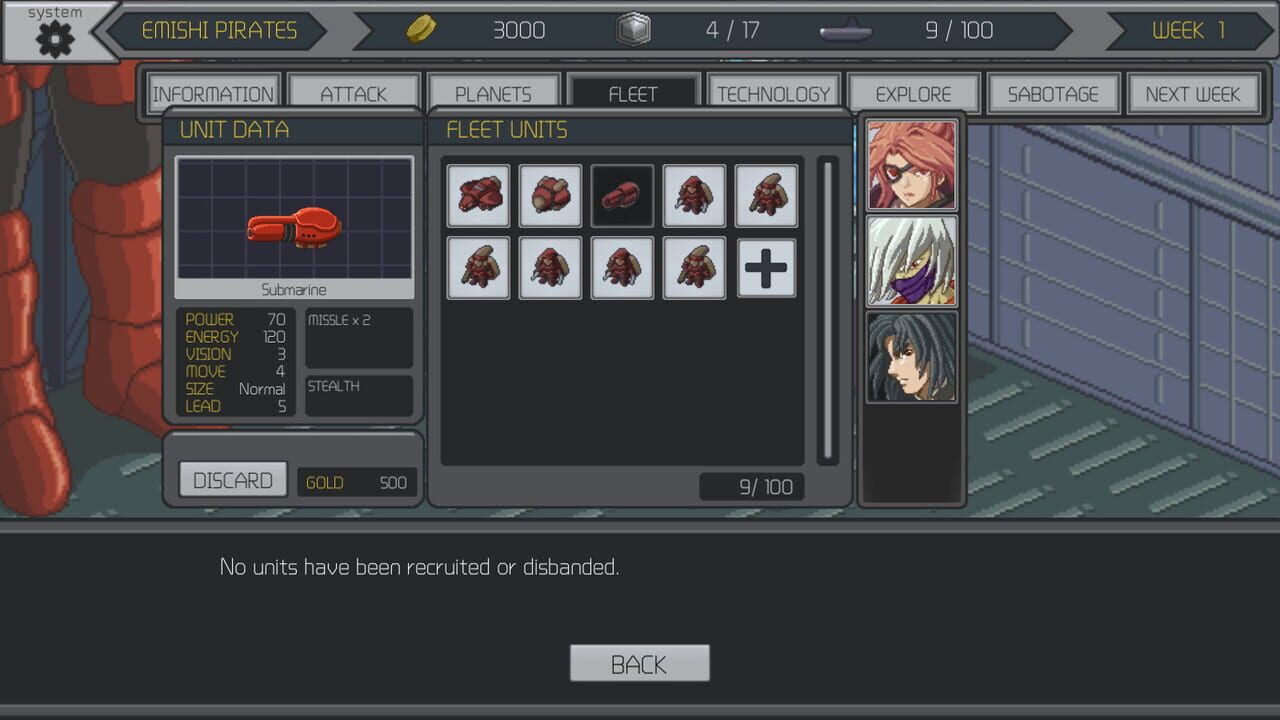This screenshot has width=1280, height=720.
Task: Switch to the TECHNOLOGY tab
Action: (x=773, y=92)
